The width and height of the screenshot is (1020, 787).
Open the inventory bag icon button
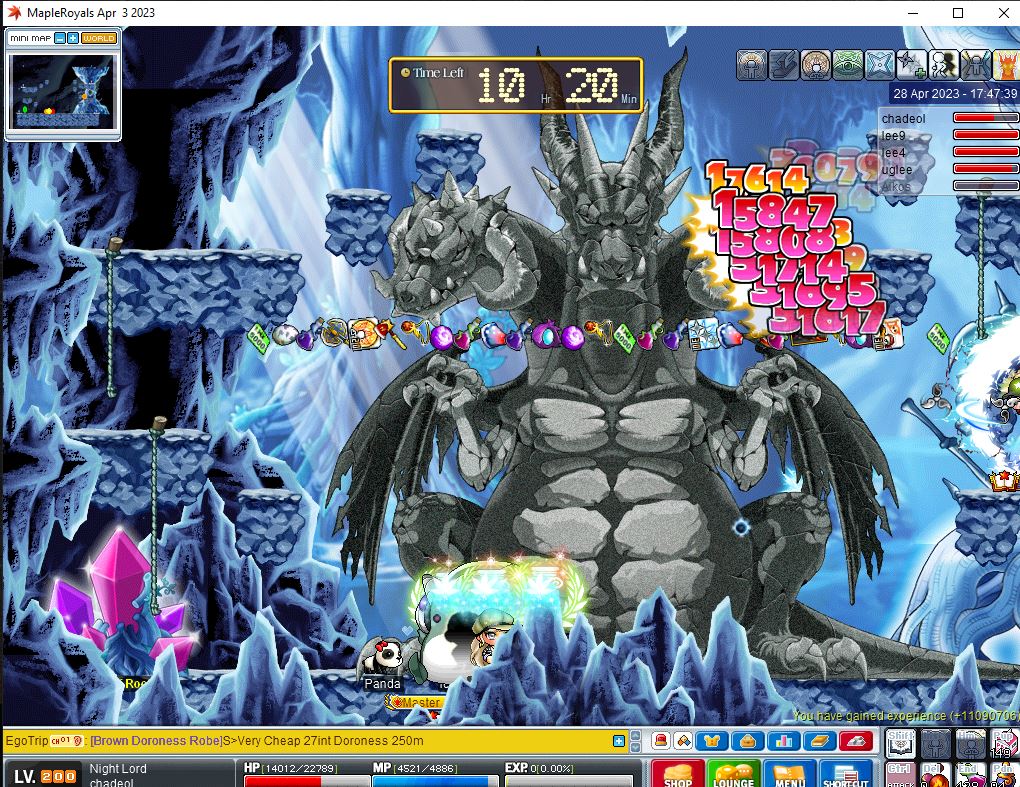tap(748, 741)
